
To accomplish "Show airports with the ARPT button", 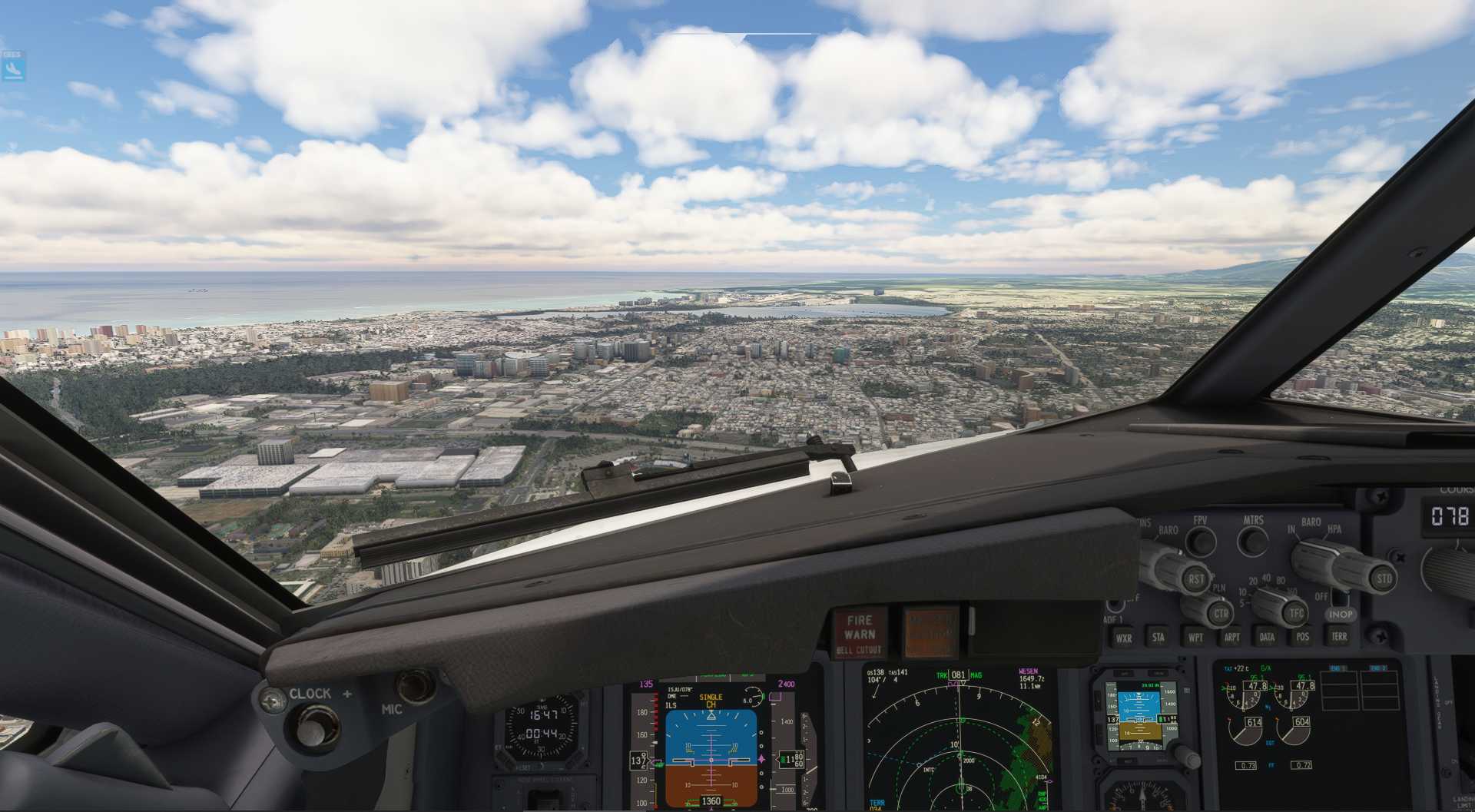I will (1231, 637).
